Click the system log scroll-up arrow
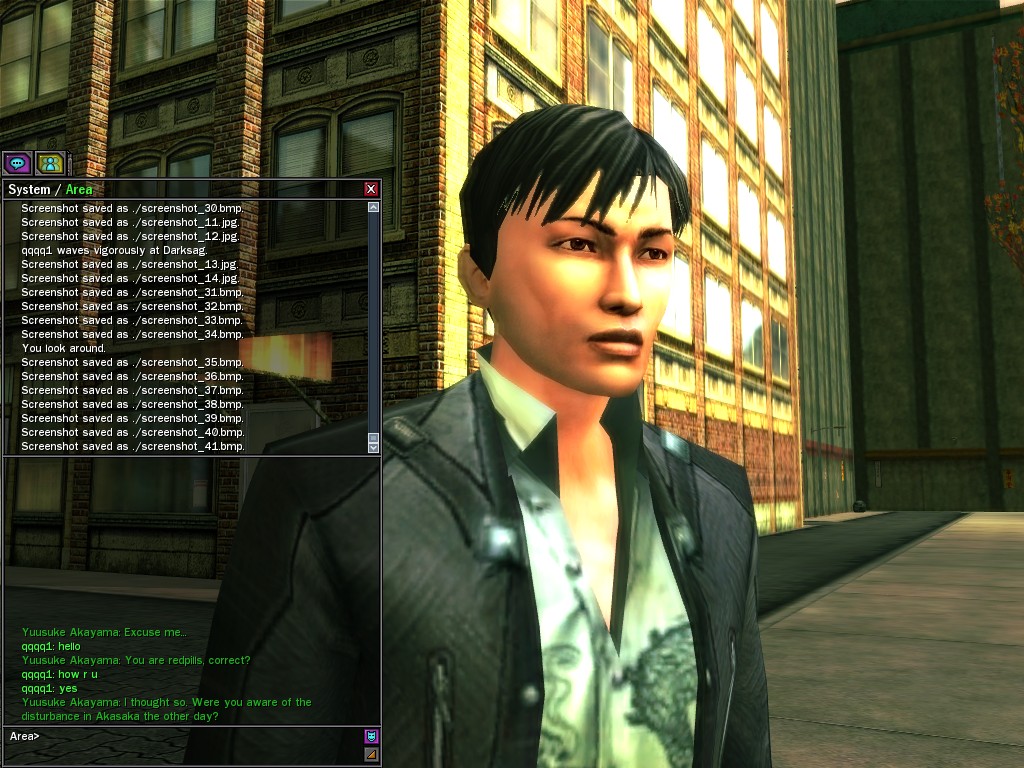Viewport: 1024px width, 768px height. [x=373, y=208]
